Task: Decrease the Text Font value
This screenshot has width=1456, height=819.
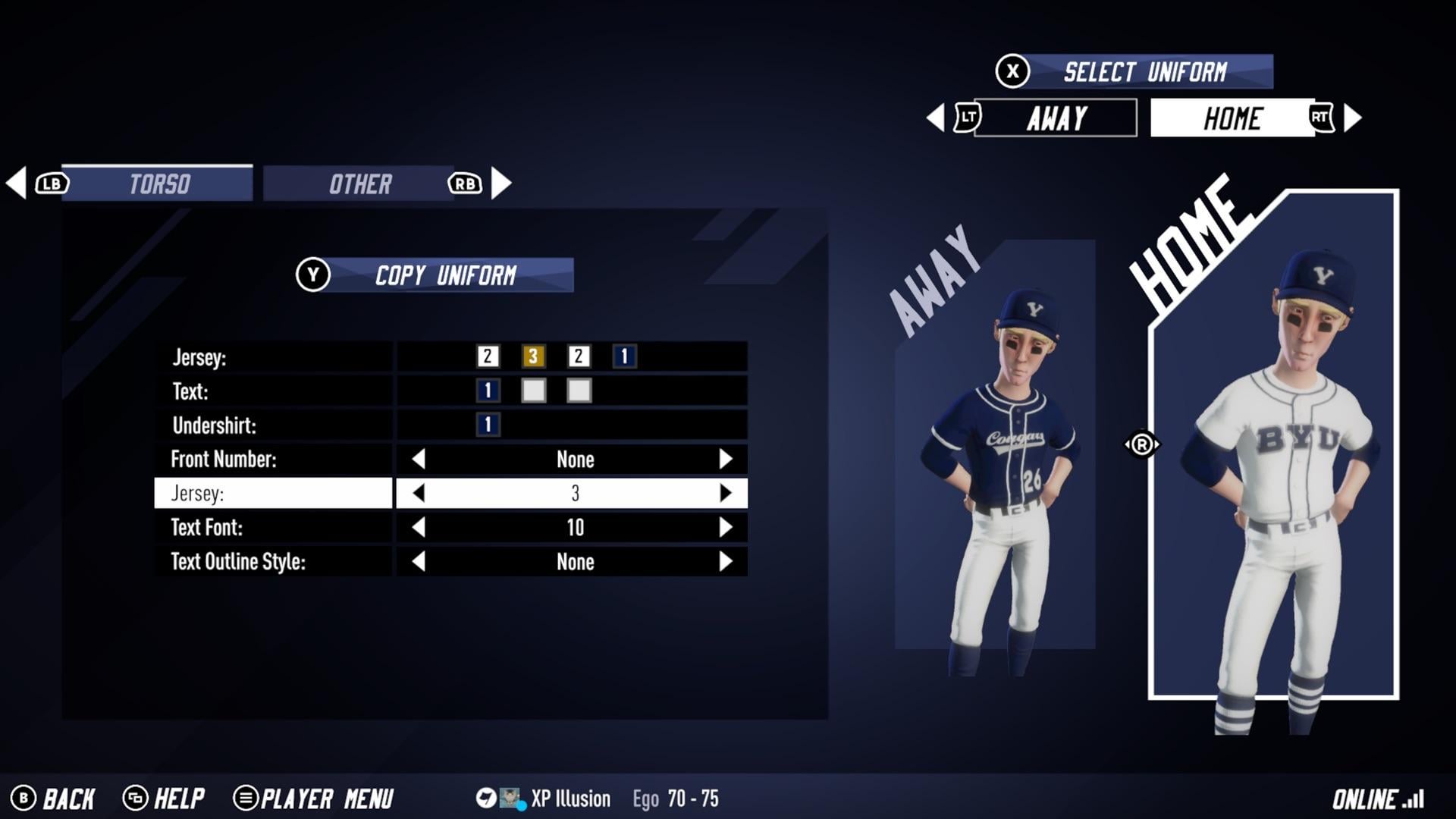Action: tap(419, 527)
